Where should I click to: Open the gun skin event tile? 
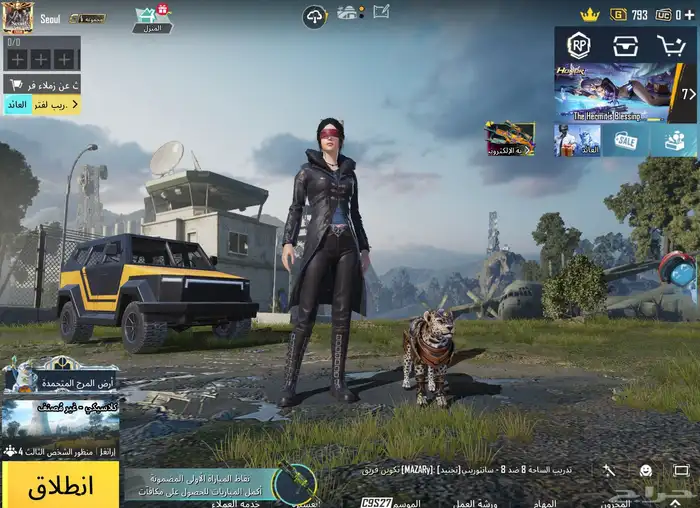click(510, 140)
